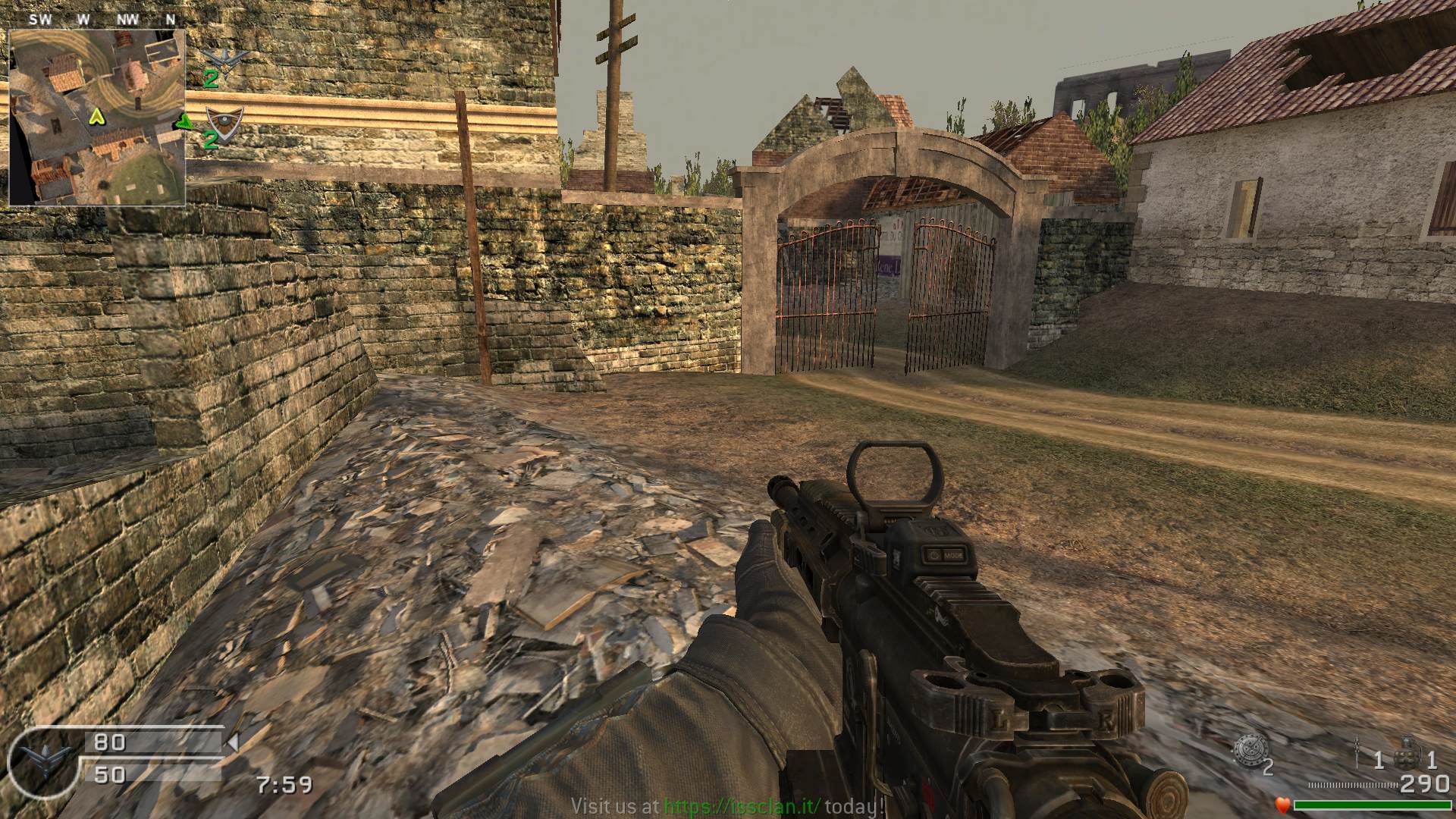Image resolution: width=1456 pixels, height=819 pixels.
Task: Choose the frag grenade icon
Action: (1410, 752)
